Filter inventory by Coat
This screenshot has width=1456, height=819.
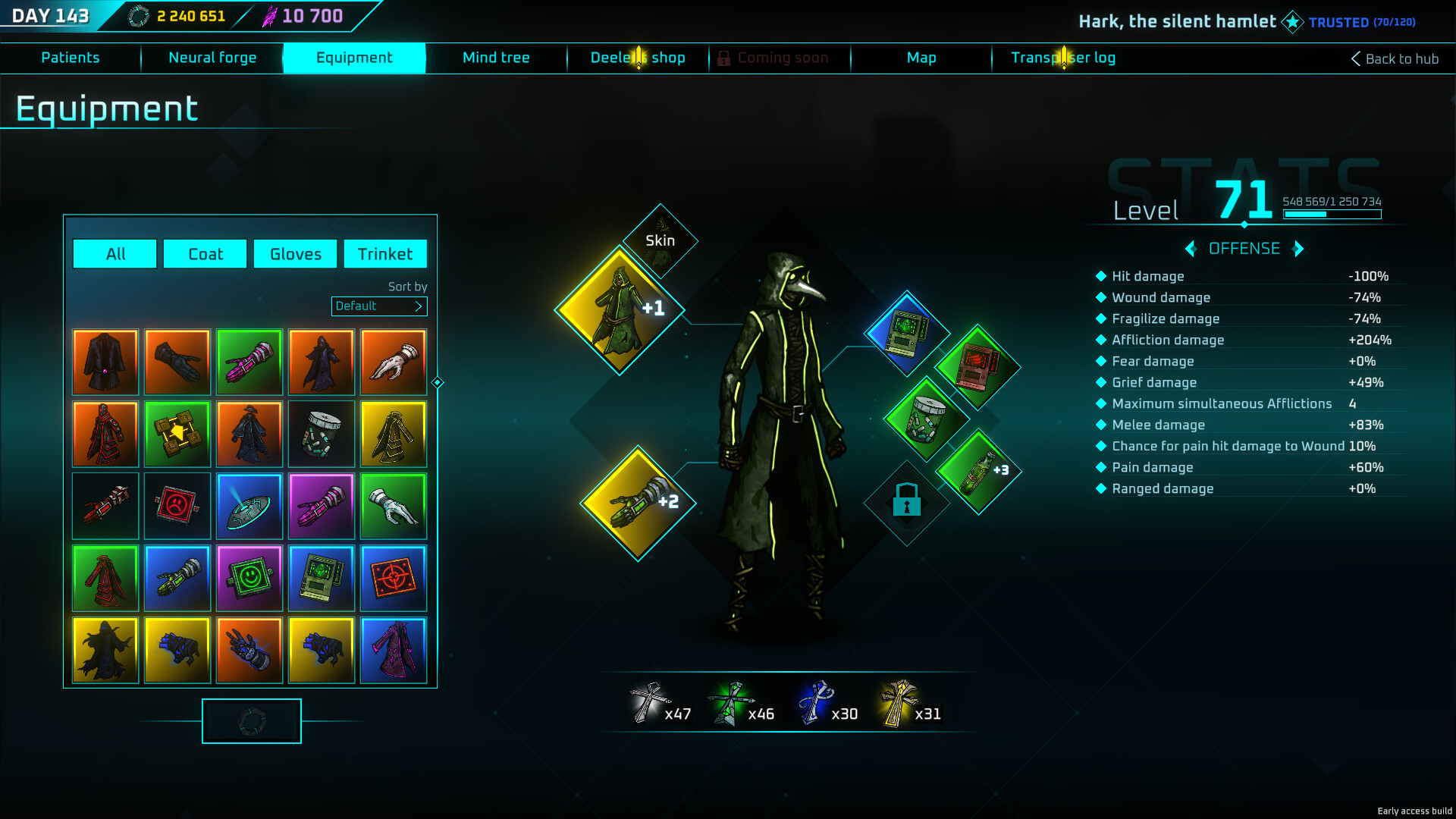point(205,254)
